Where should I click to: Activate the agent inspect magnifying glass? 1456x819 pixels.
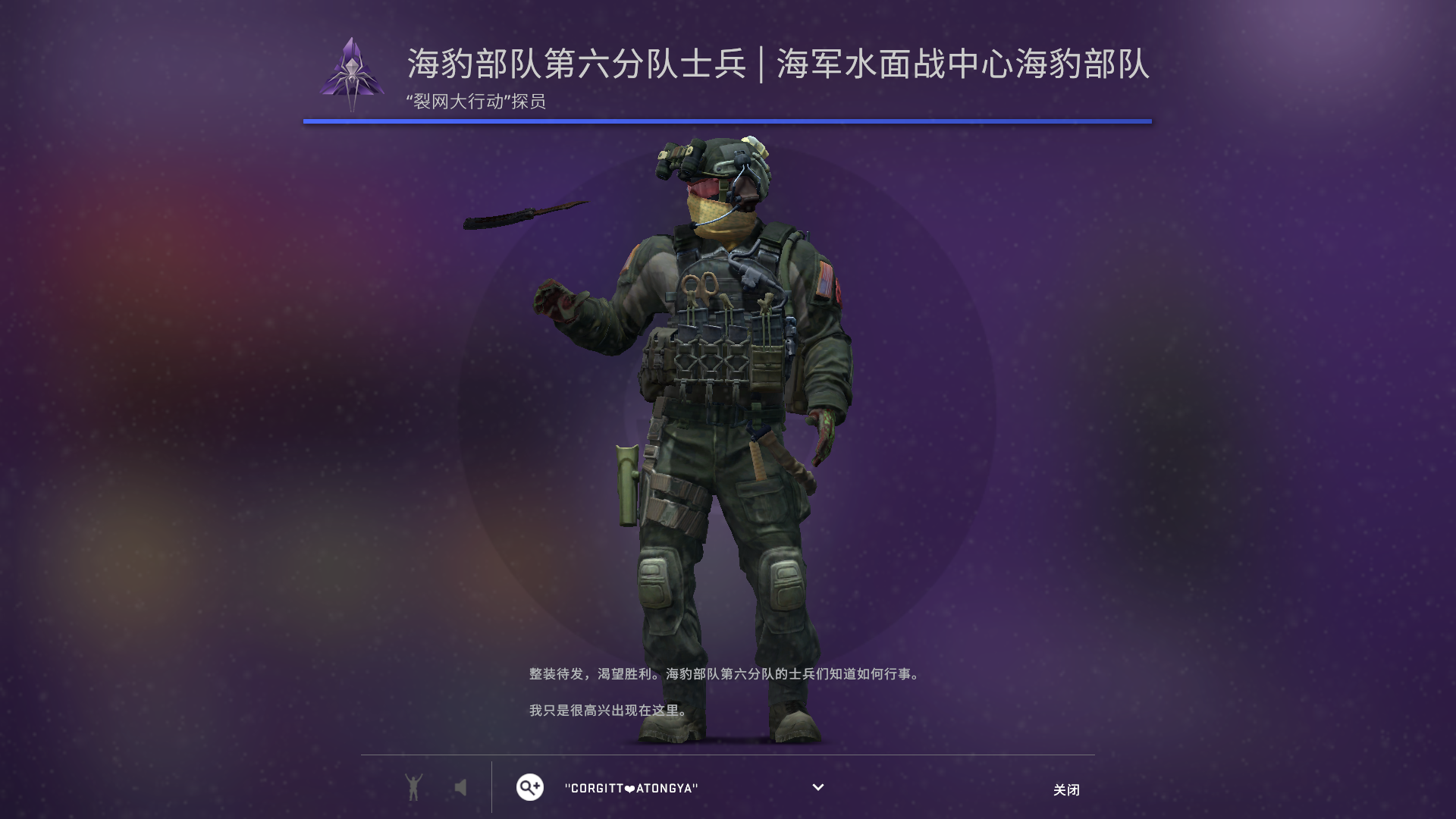pos(529,787)
